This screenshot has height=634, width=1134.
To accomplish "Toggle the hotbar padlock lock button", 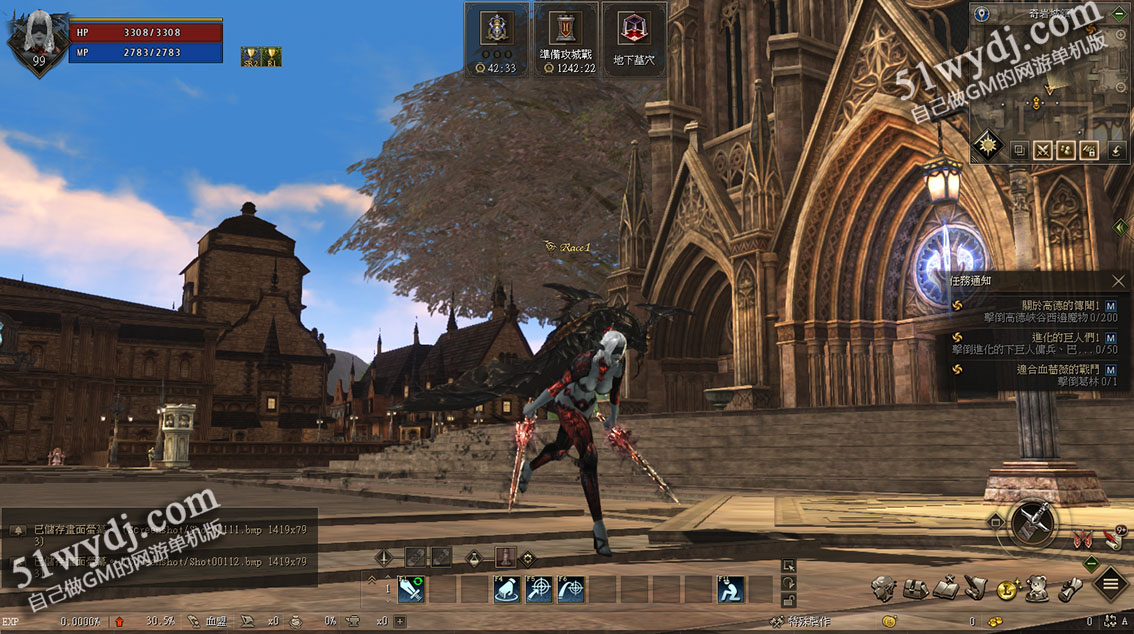I will [789, 600].
